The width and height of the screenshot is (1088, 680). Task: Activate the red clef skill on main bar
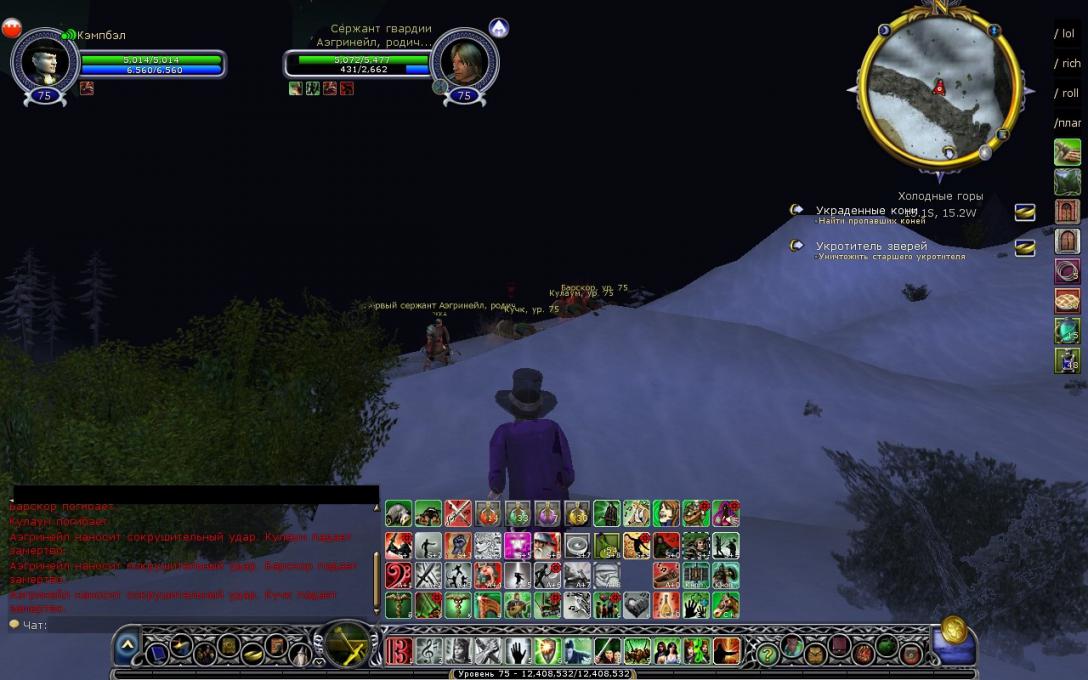click(x=398, y=651)
